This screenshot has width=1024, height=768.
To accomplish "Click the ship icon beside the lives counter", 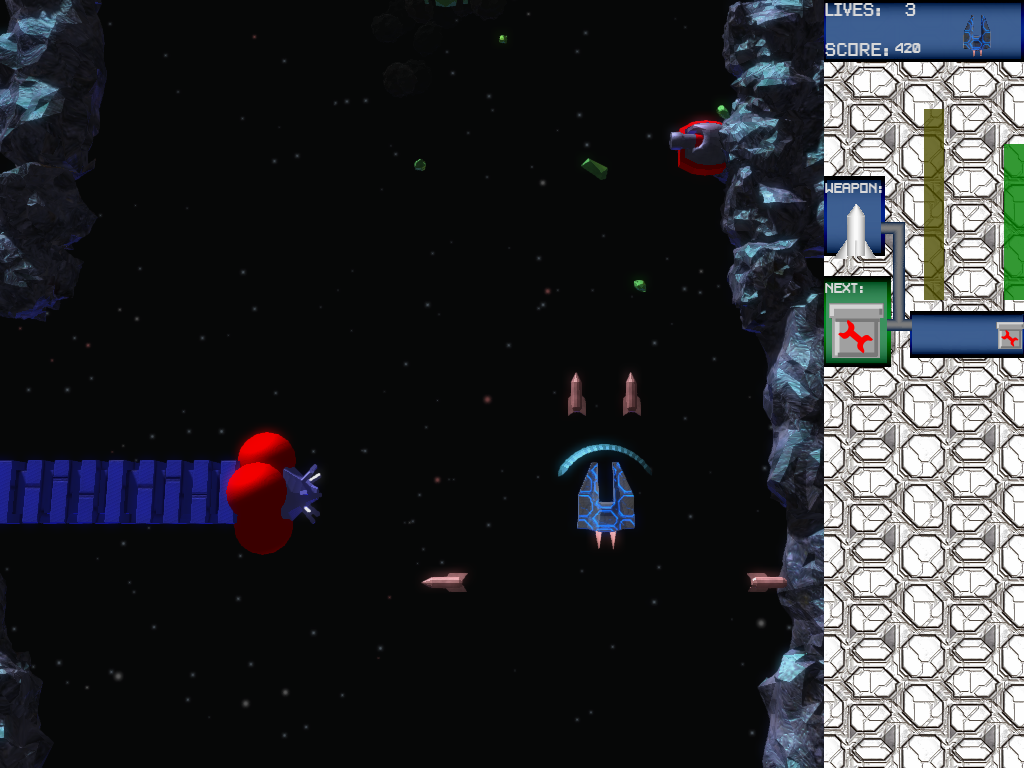I will [976, 35].
